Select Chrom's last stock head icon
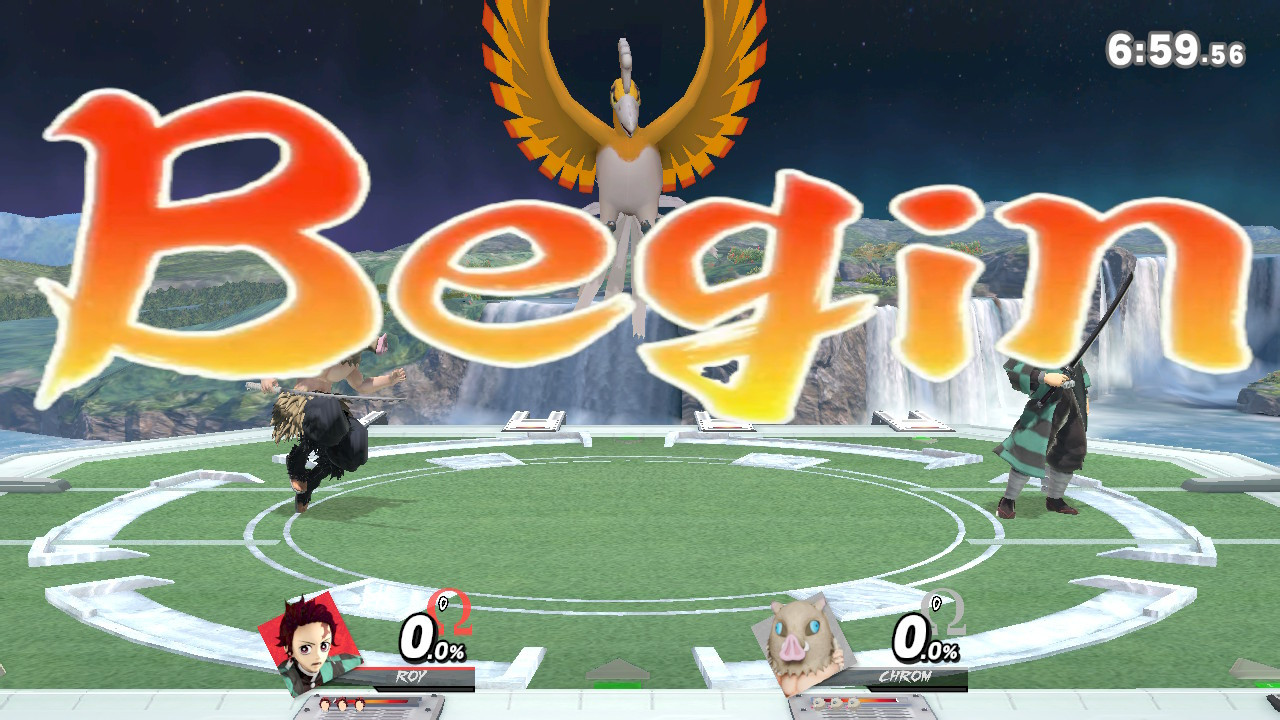The image size is (1280, 720). pos(852,702)
